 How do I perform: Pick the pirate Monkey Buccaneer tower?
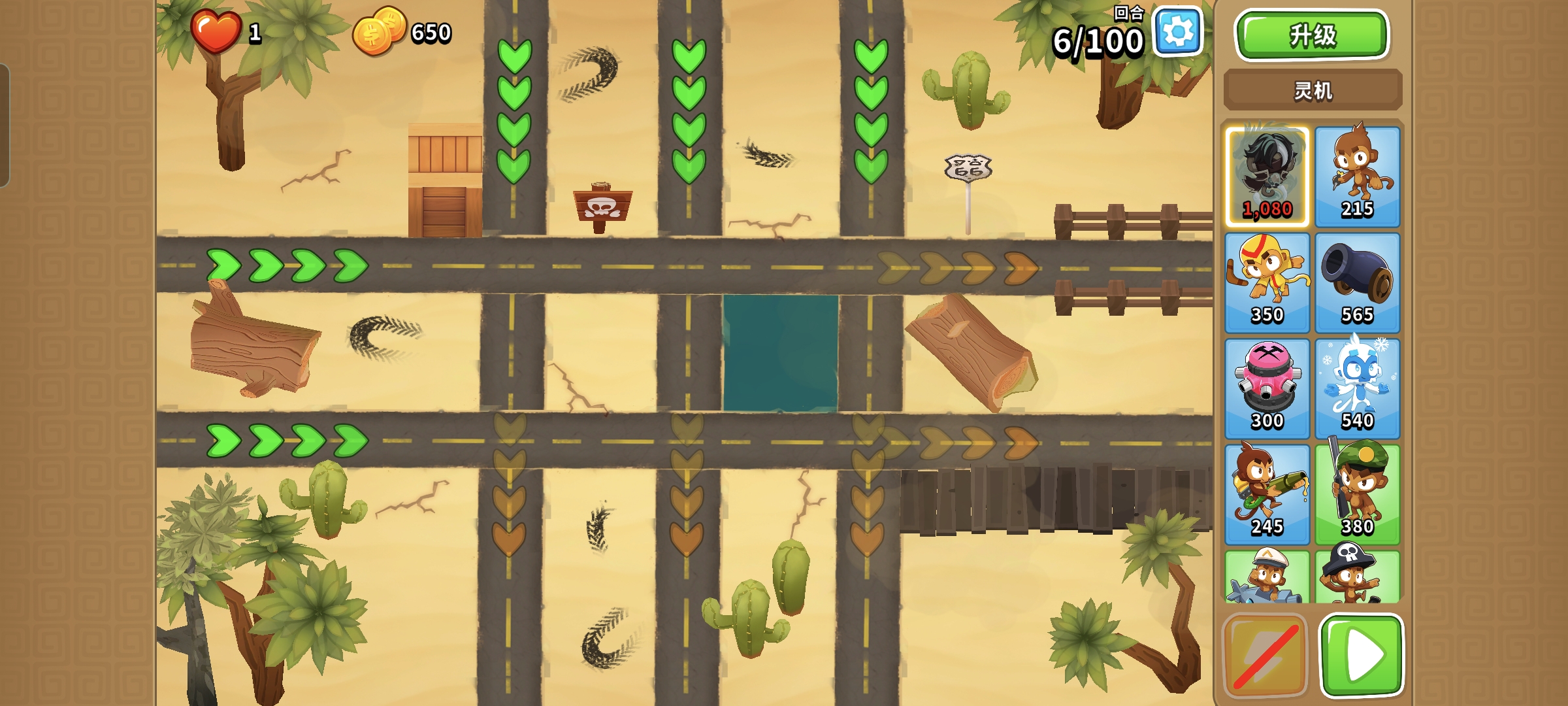(x=1357, y=577)
